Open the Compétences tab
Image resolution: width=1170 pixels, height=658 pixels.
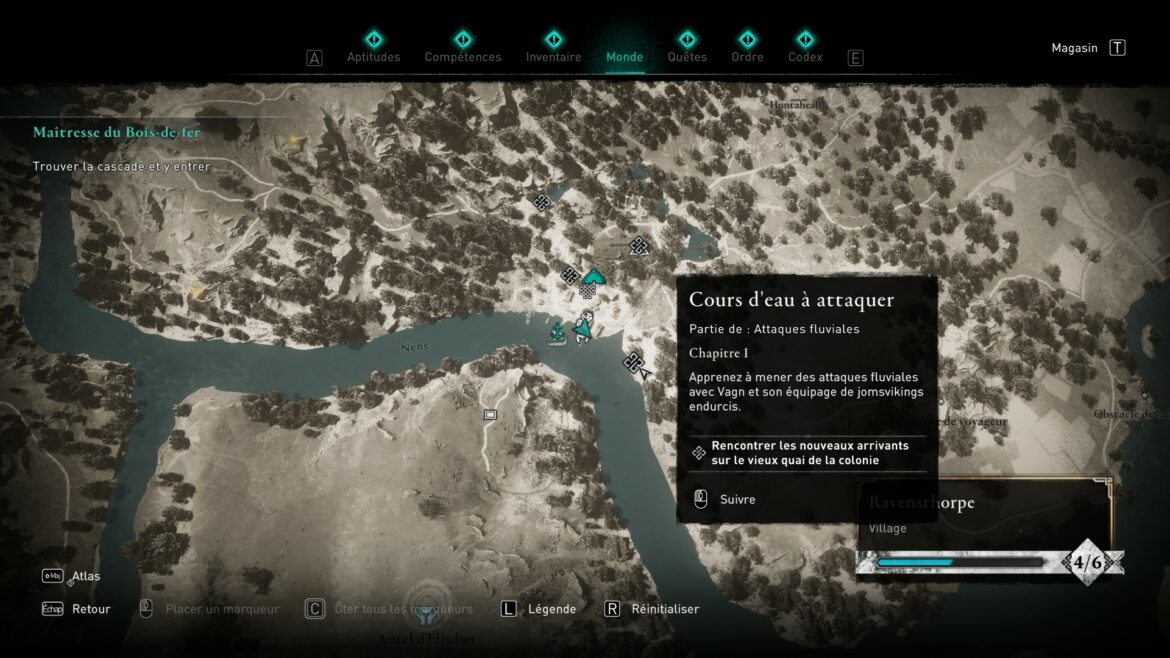coord(463,48)
